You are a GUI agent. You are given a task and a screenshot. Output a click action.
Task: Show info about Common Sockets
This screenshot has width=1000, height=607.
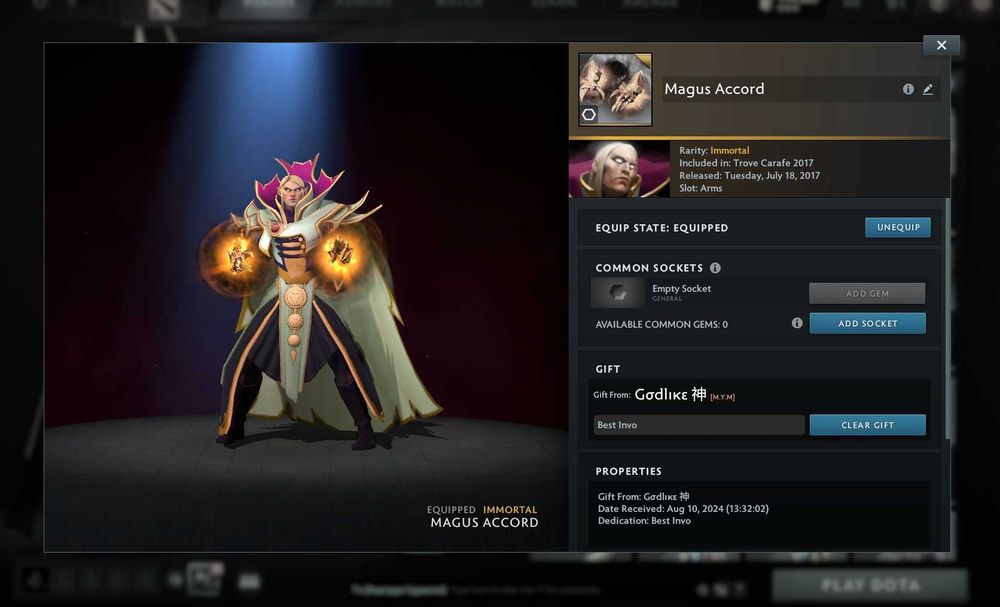click(714, 268)
